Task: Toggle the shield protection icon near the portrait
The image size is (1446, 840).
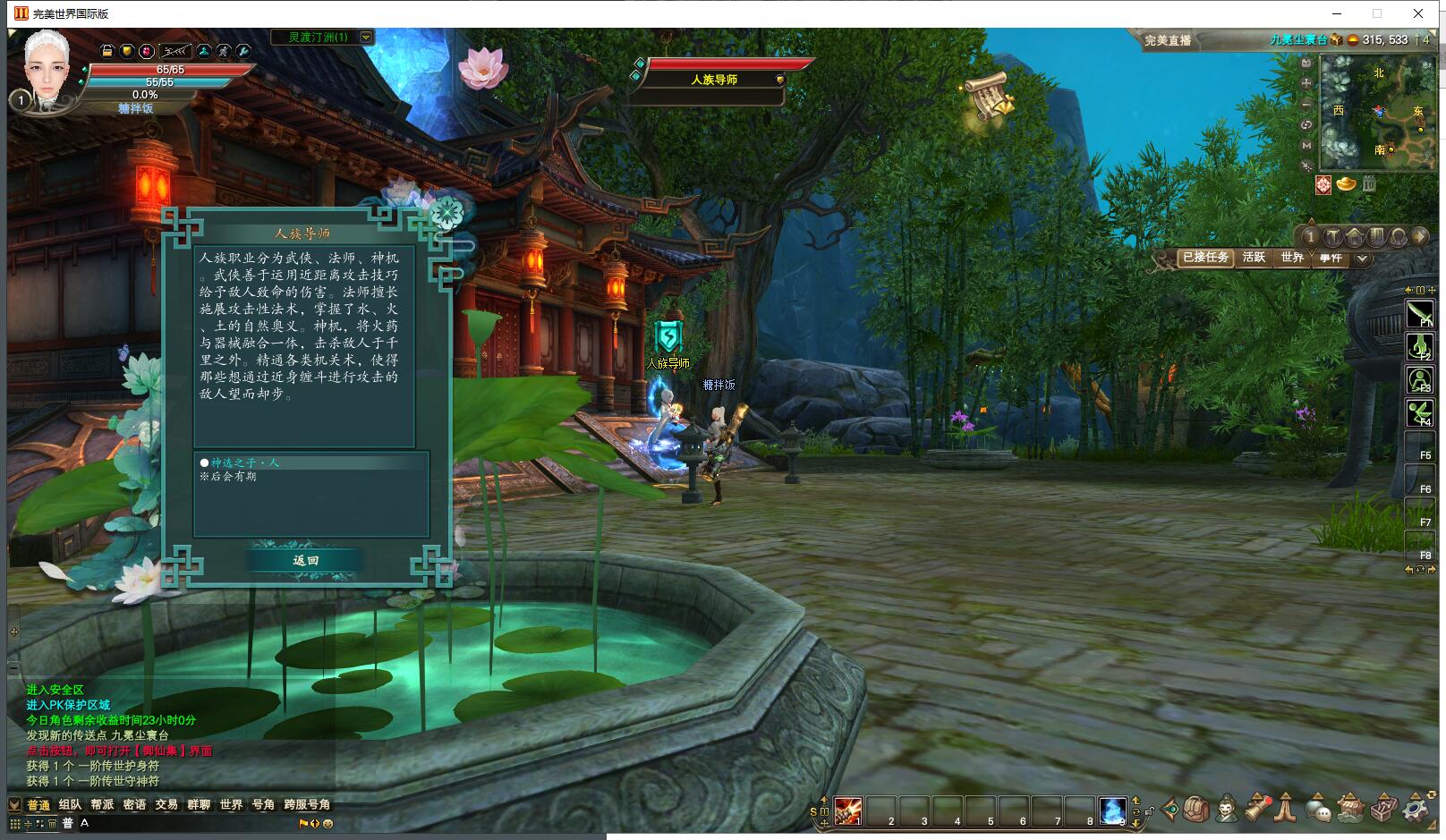Action: click(x=127, y=51)
